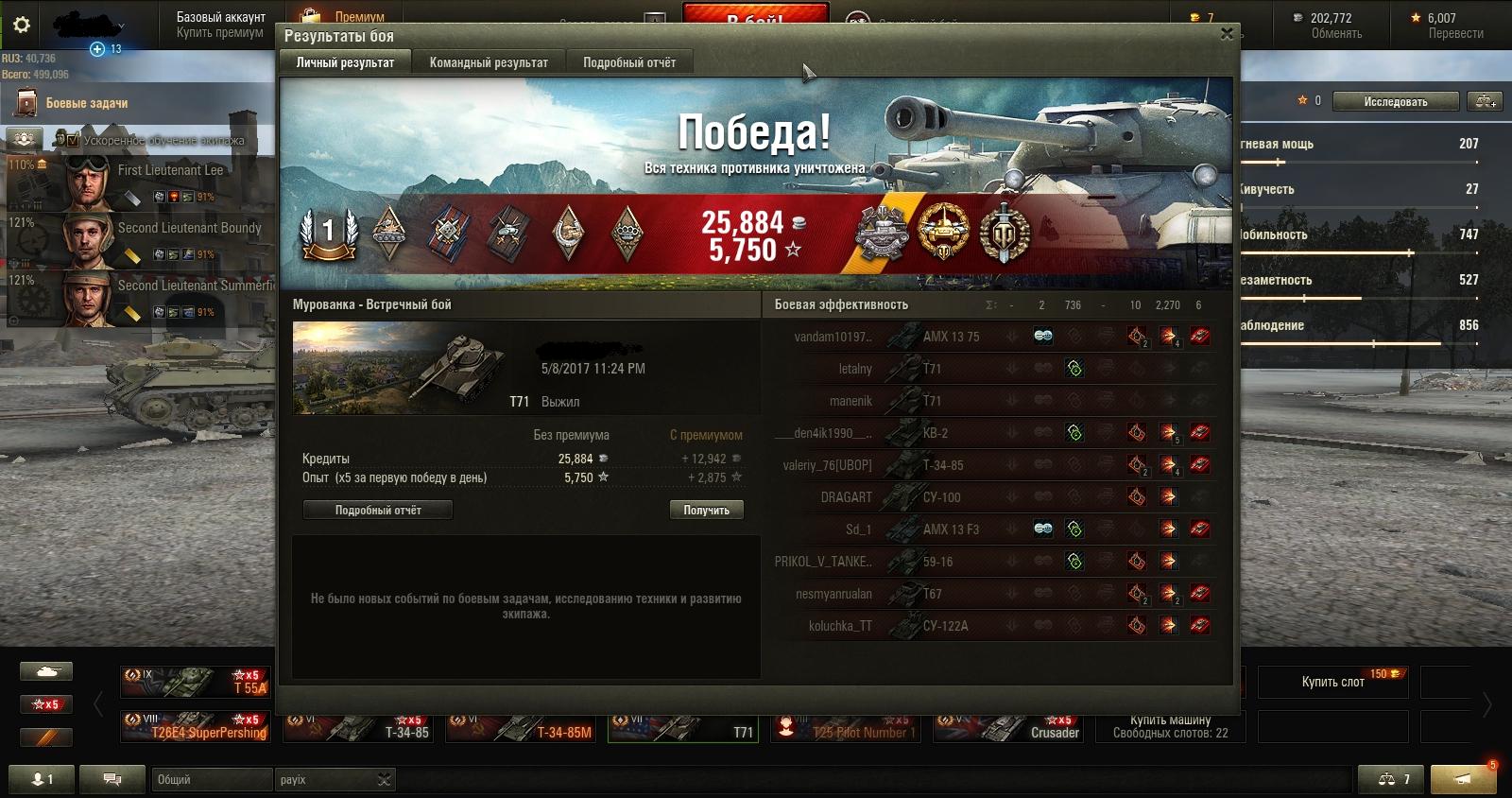This screenshot has height=798, width=1512.
Task: Select the Личный результат tab
Action: tap(345, 62)
